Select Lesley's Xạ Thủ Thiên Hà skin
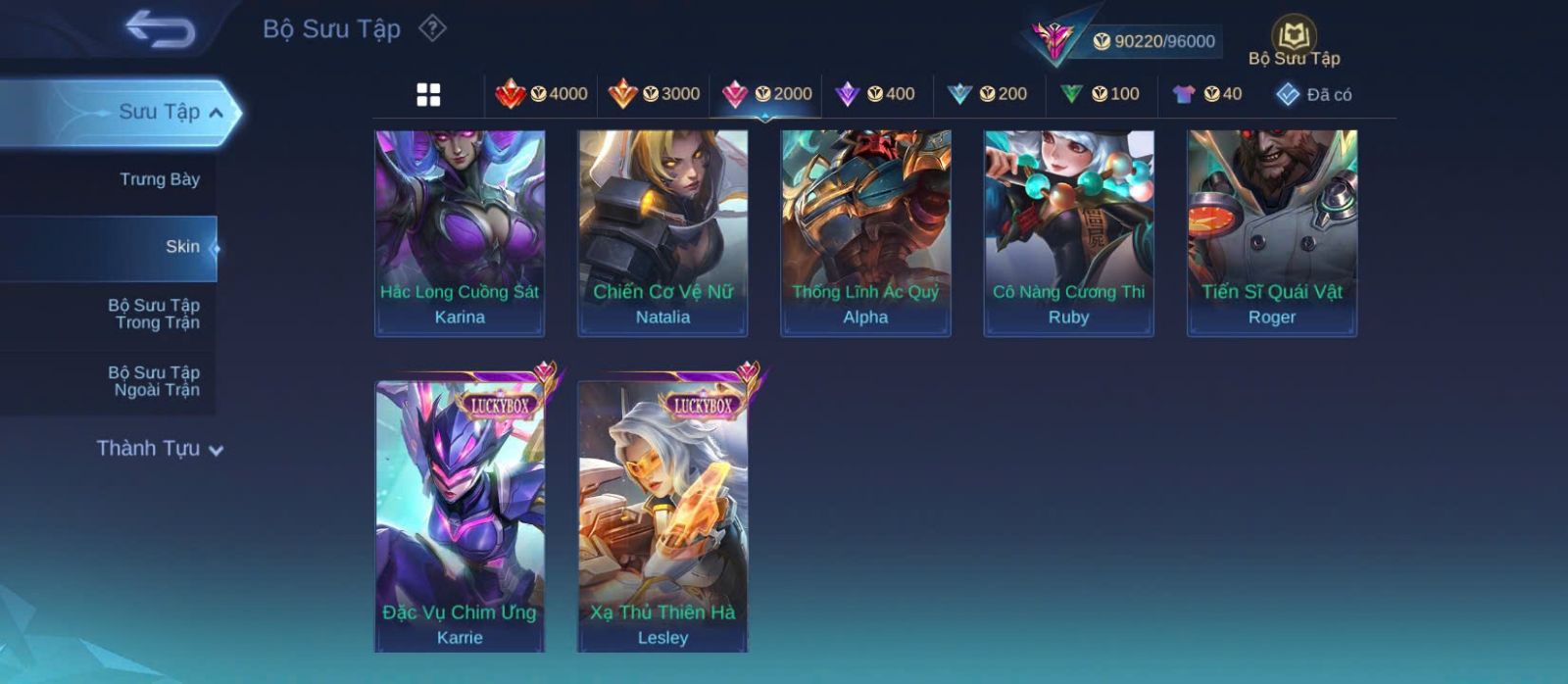 (662, 516)
